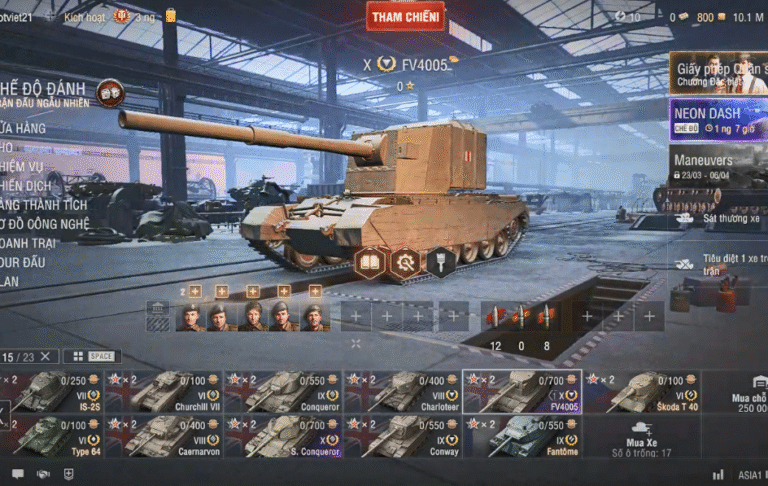Open the book hexagon icon
The height and width of the screenshot is (486, 768).
click(x=370, y=262)
